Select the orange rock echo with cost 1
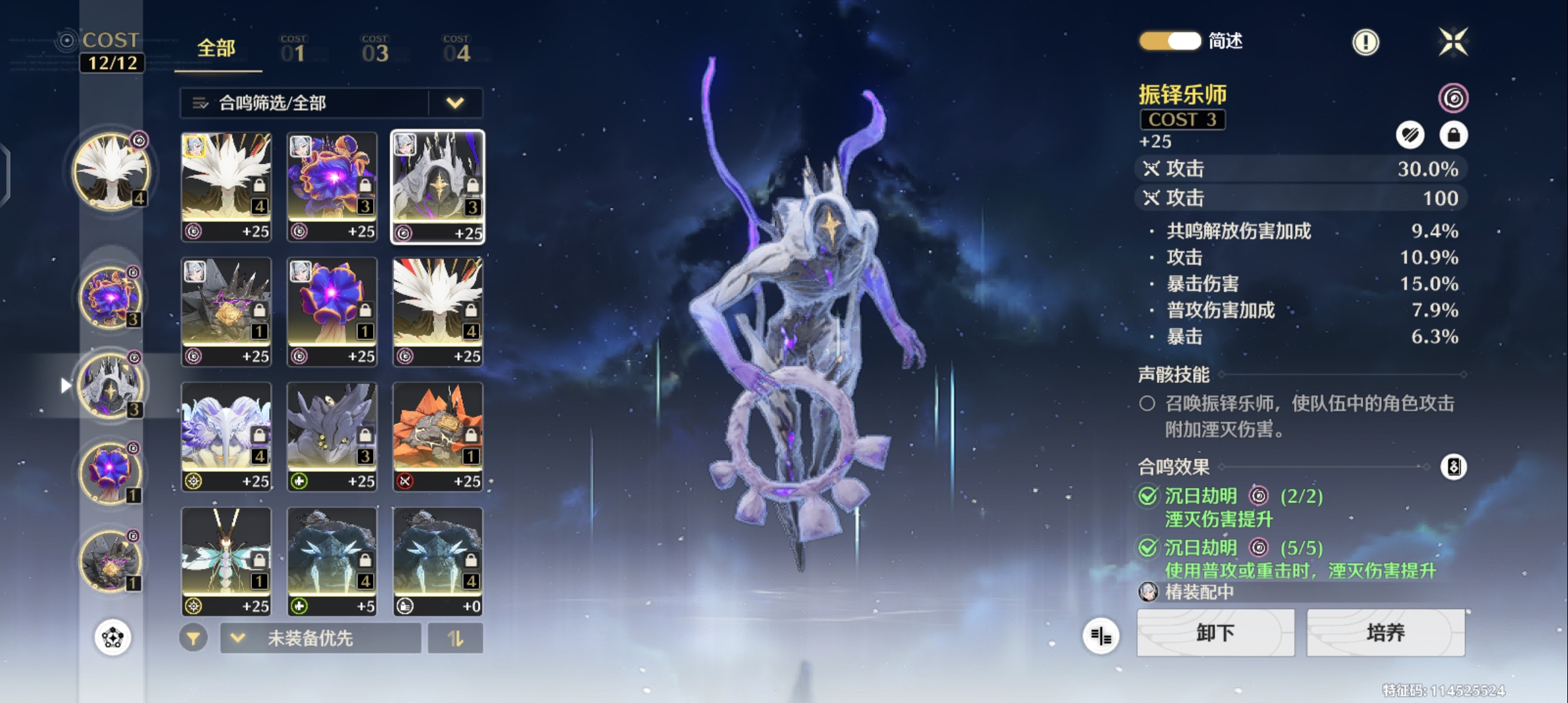 pyautogui.click(x=438, y=436)
